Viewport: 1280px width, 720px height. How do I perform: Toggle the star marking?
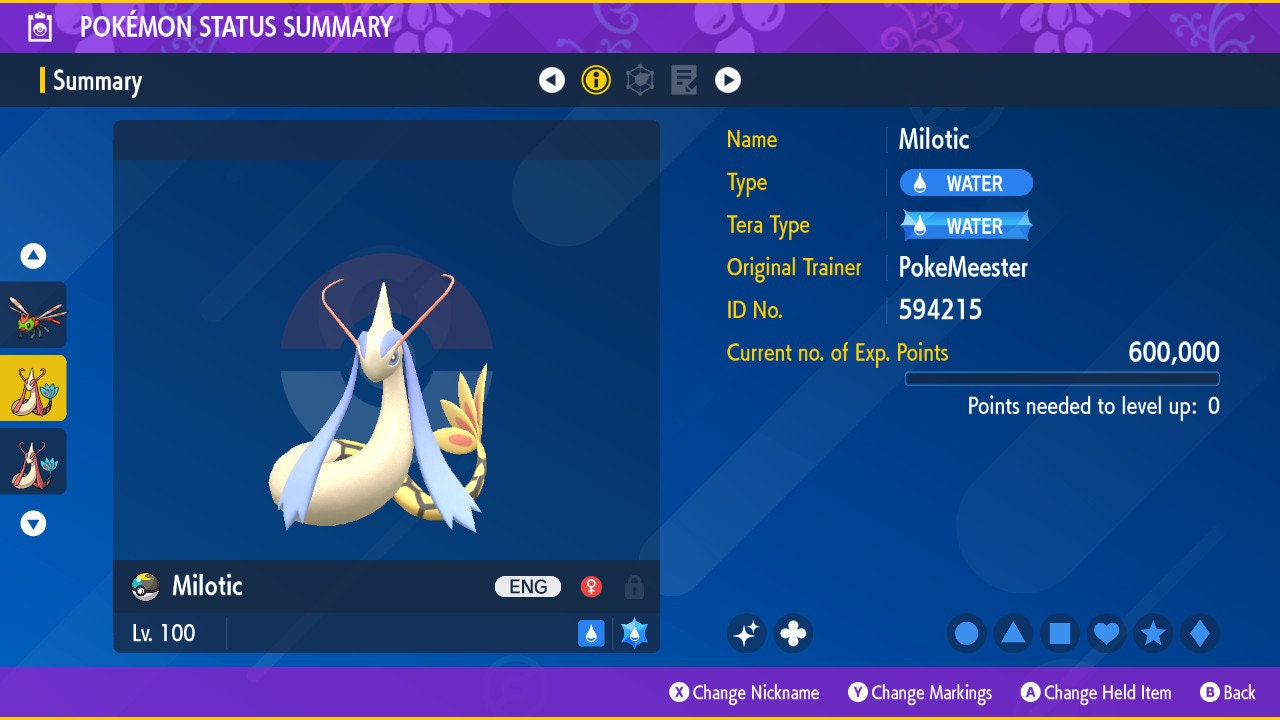(x=1153, y=633)
